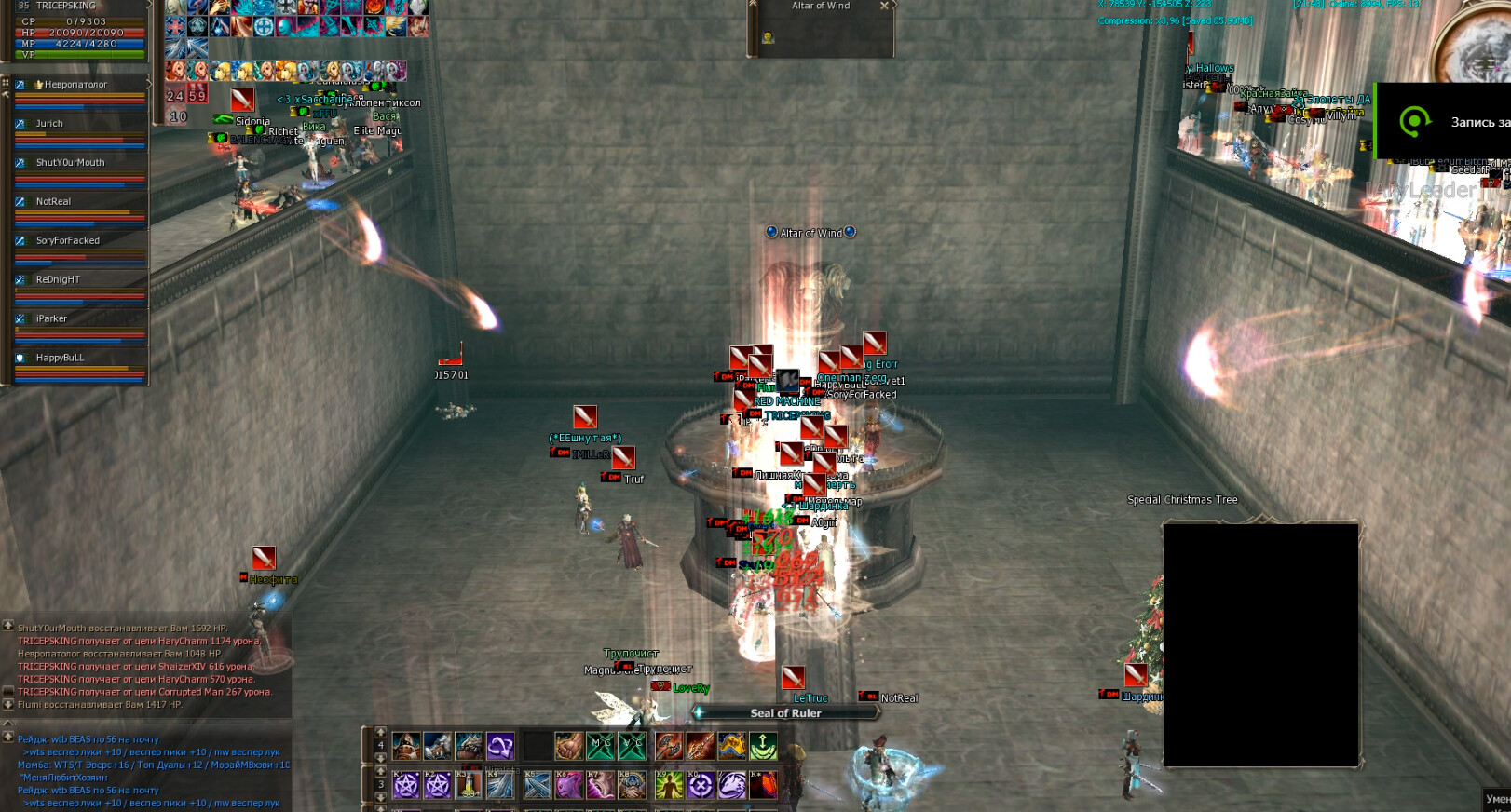
Task: Choose SoryForFacked in the party list
Action: (68, 241)
